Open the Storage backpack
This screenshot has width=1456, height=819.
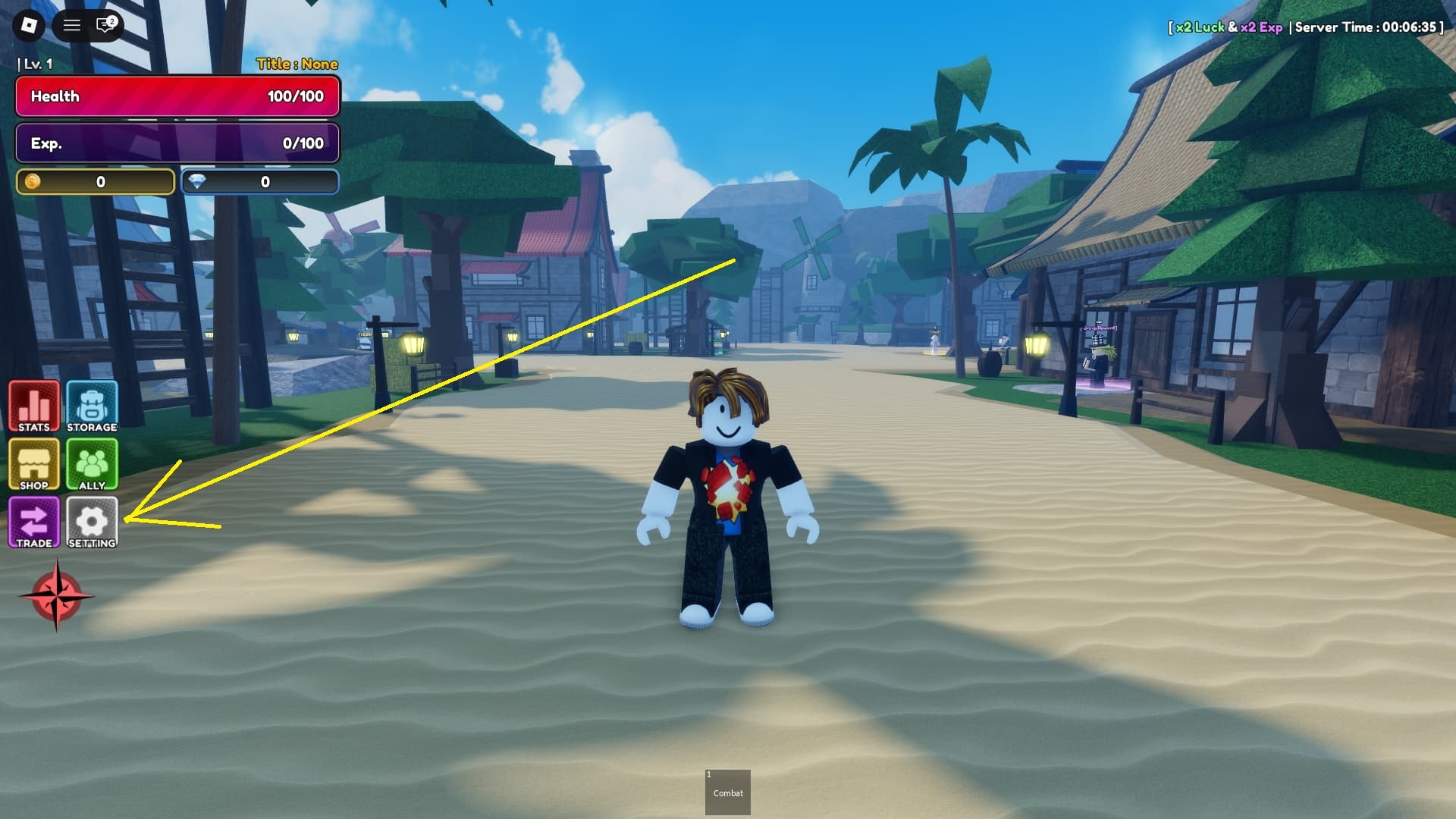click(92, 406)
